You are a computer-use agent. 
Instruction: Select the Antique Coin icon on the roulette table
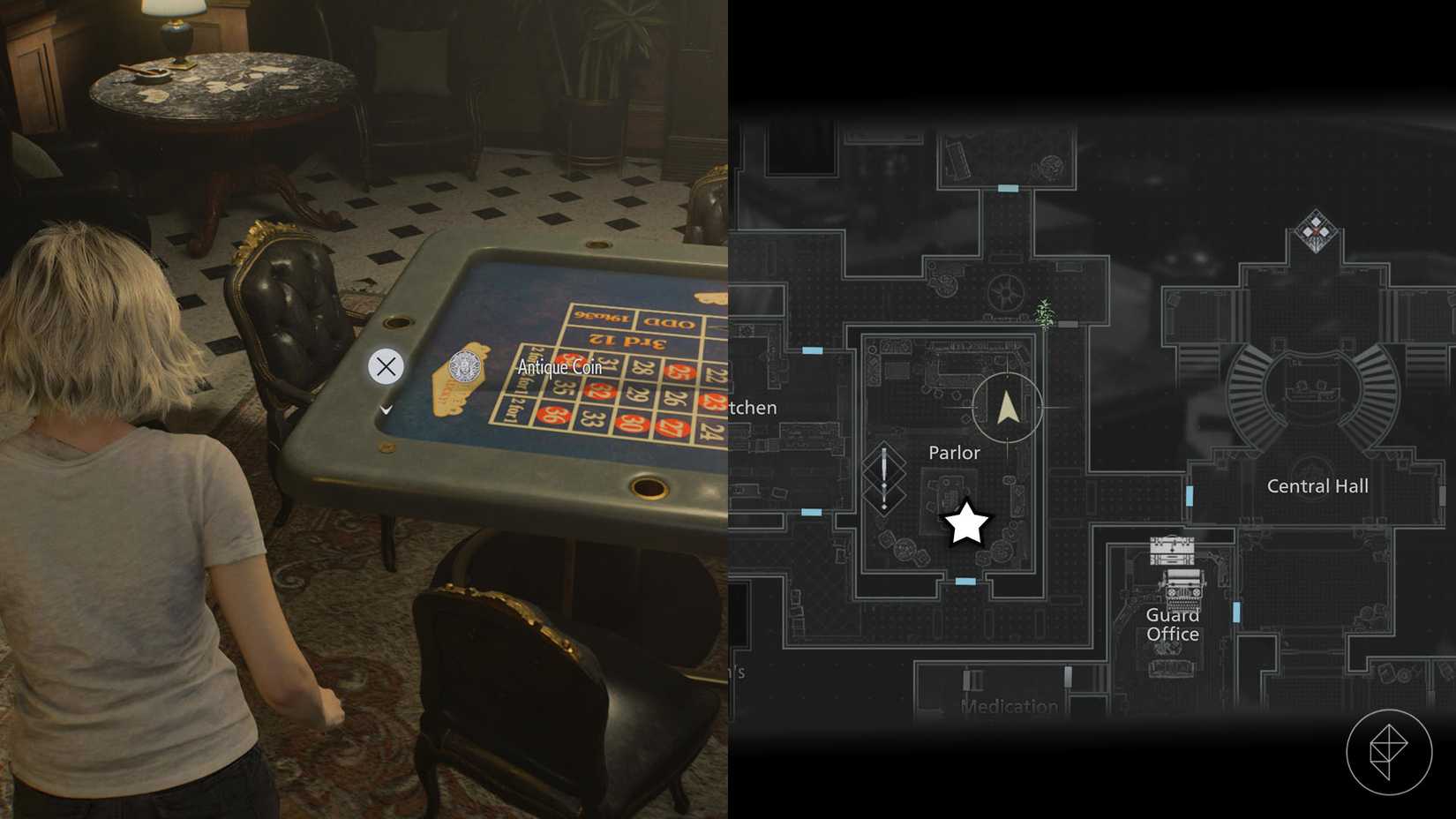tap(465, 367)
